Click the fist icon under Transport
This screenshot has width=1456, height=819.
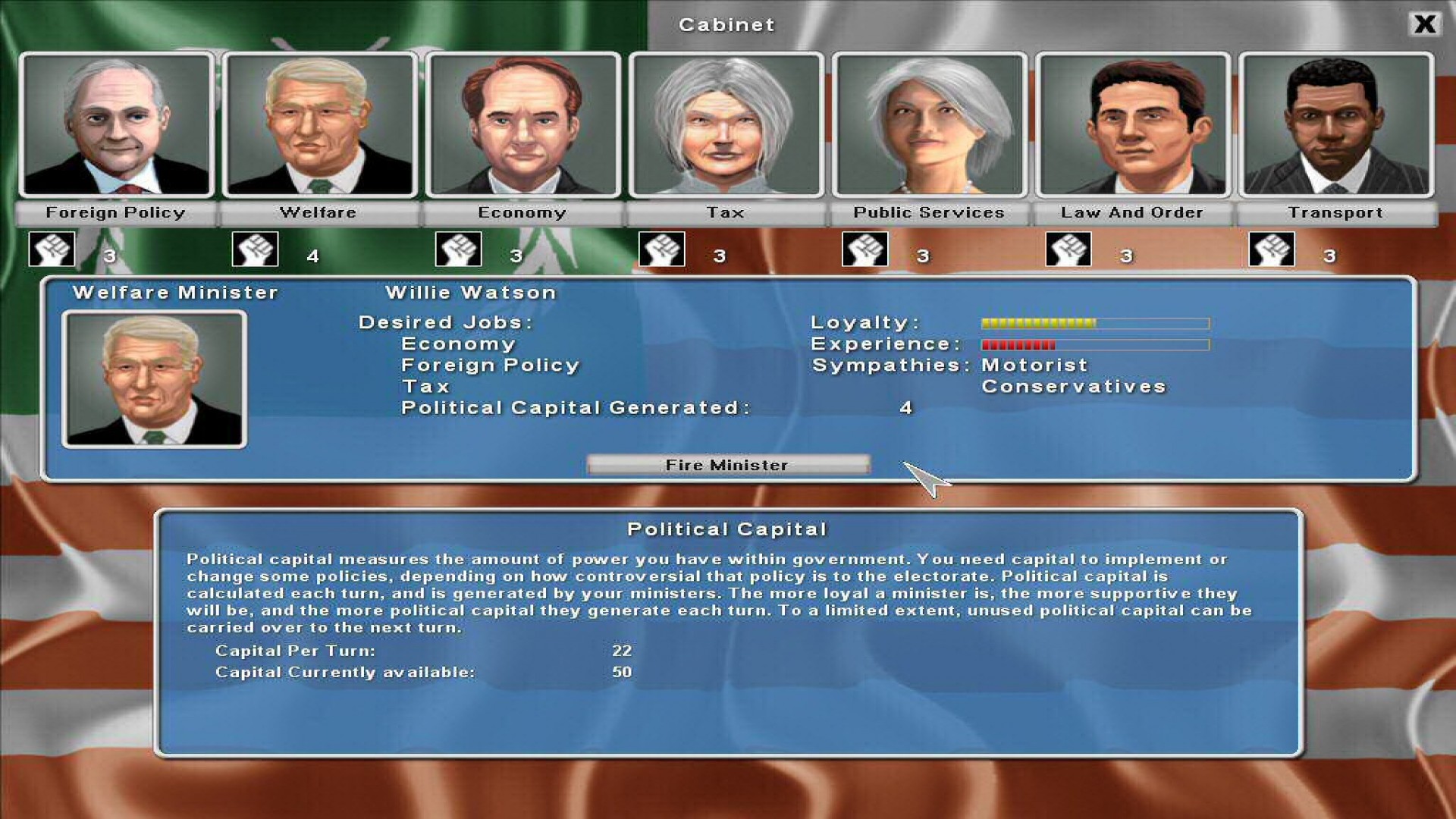click(1272, 248)
